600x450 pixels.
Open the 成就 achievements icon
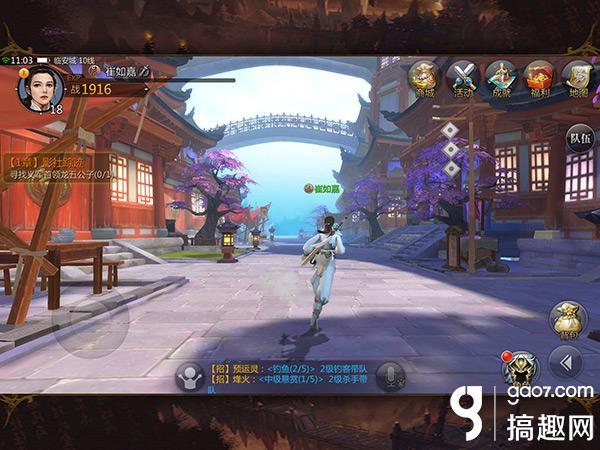[501, 77]
